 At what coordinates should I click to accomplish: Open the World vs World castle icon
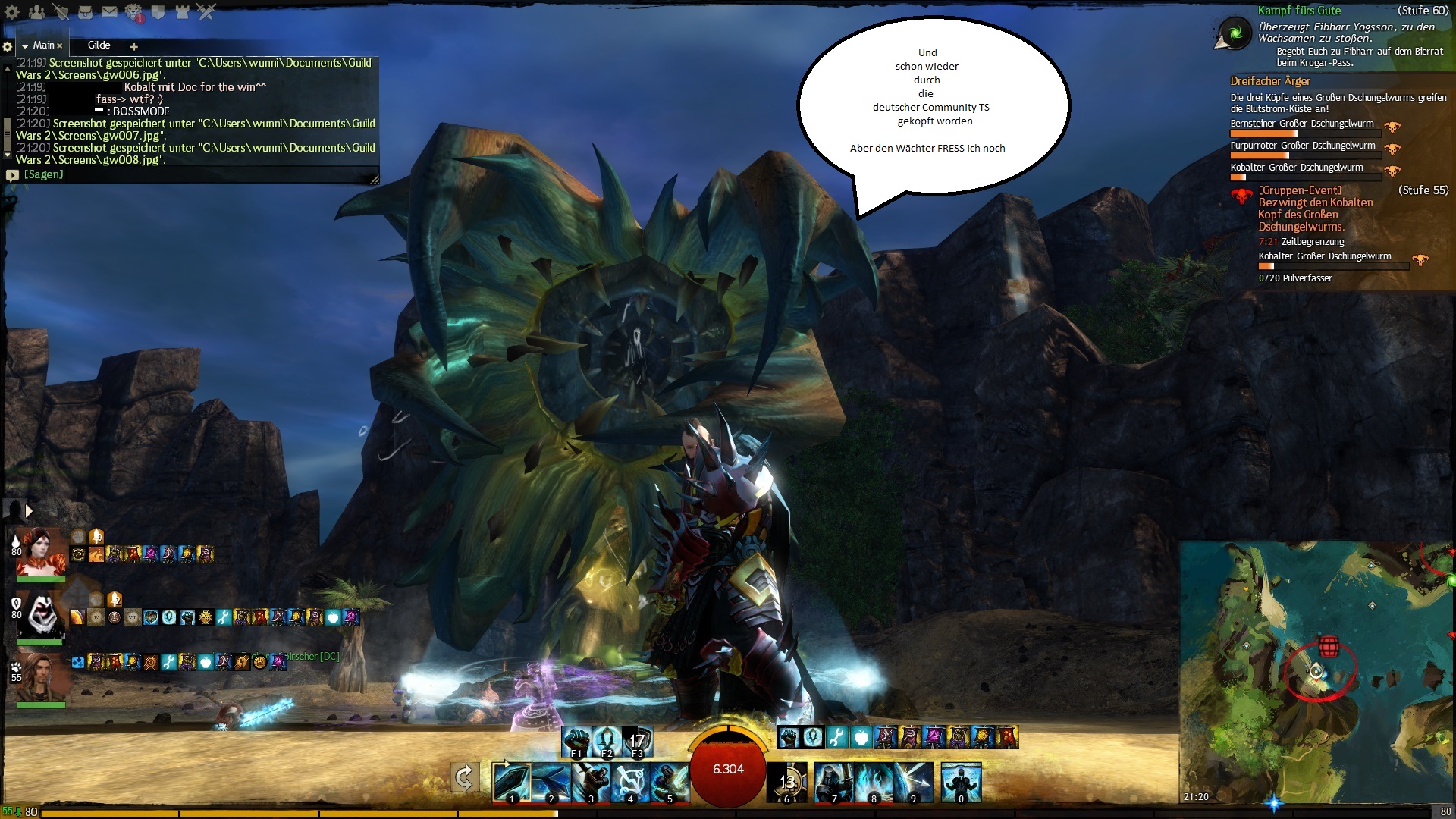pyautogui.click(x=182, y=12)
